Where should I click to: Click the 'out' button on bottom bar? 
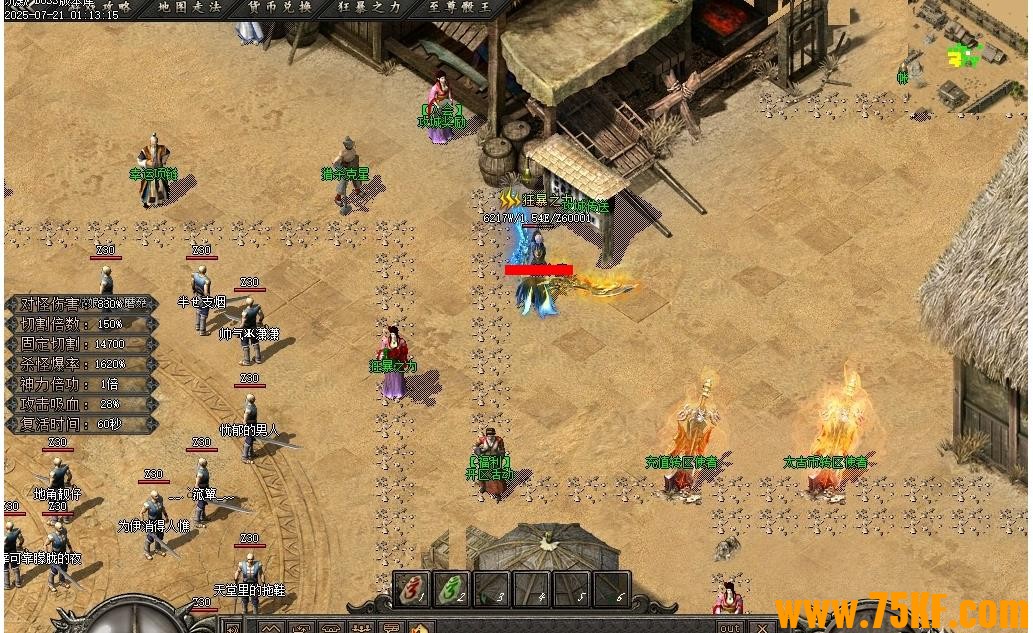[x=730, y=627]
